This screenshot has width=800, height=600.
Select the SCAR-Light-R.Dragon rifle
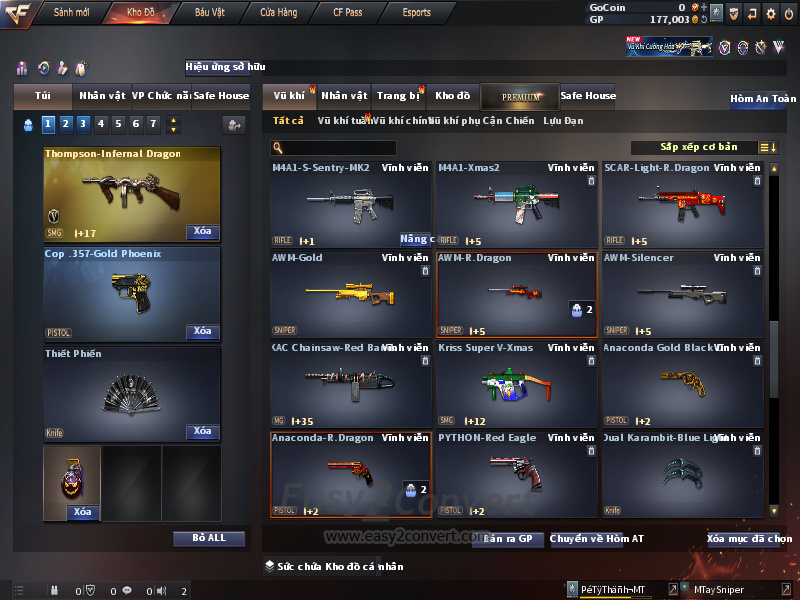[683, 205]
